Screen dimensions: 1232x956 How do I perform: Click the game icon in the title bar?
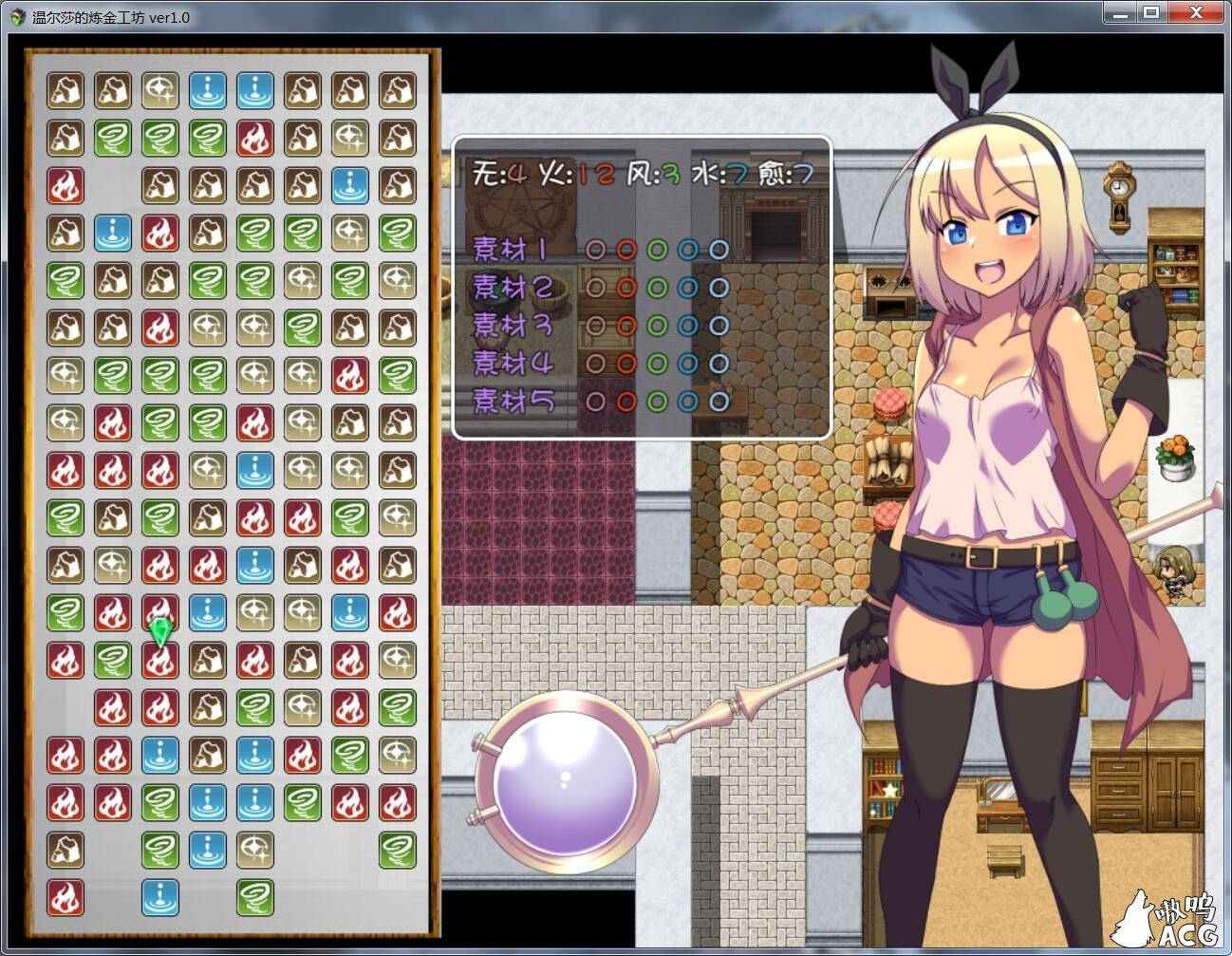(15, 13)
